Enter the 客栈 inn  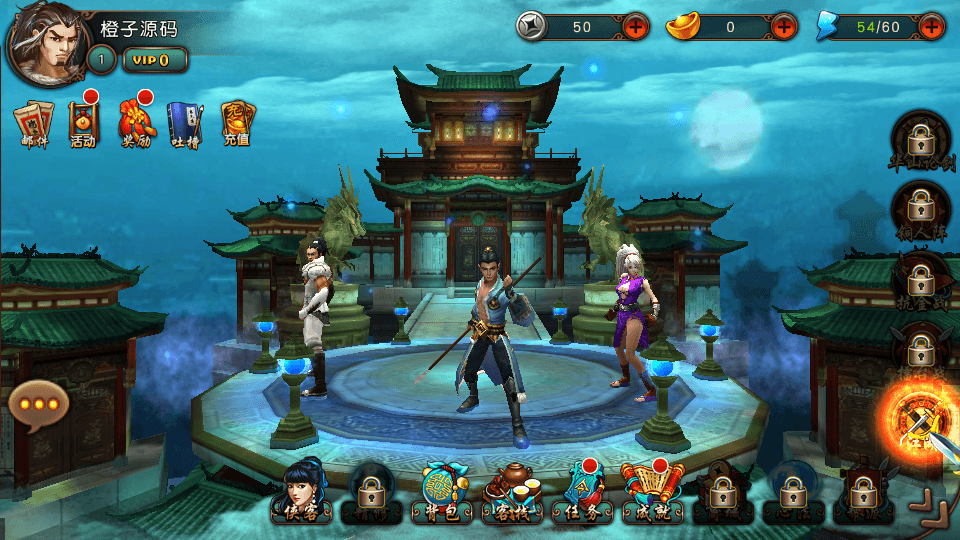(512, 494)
